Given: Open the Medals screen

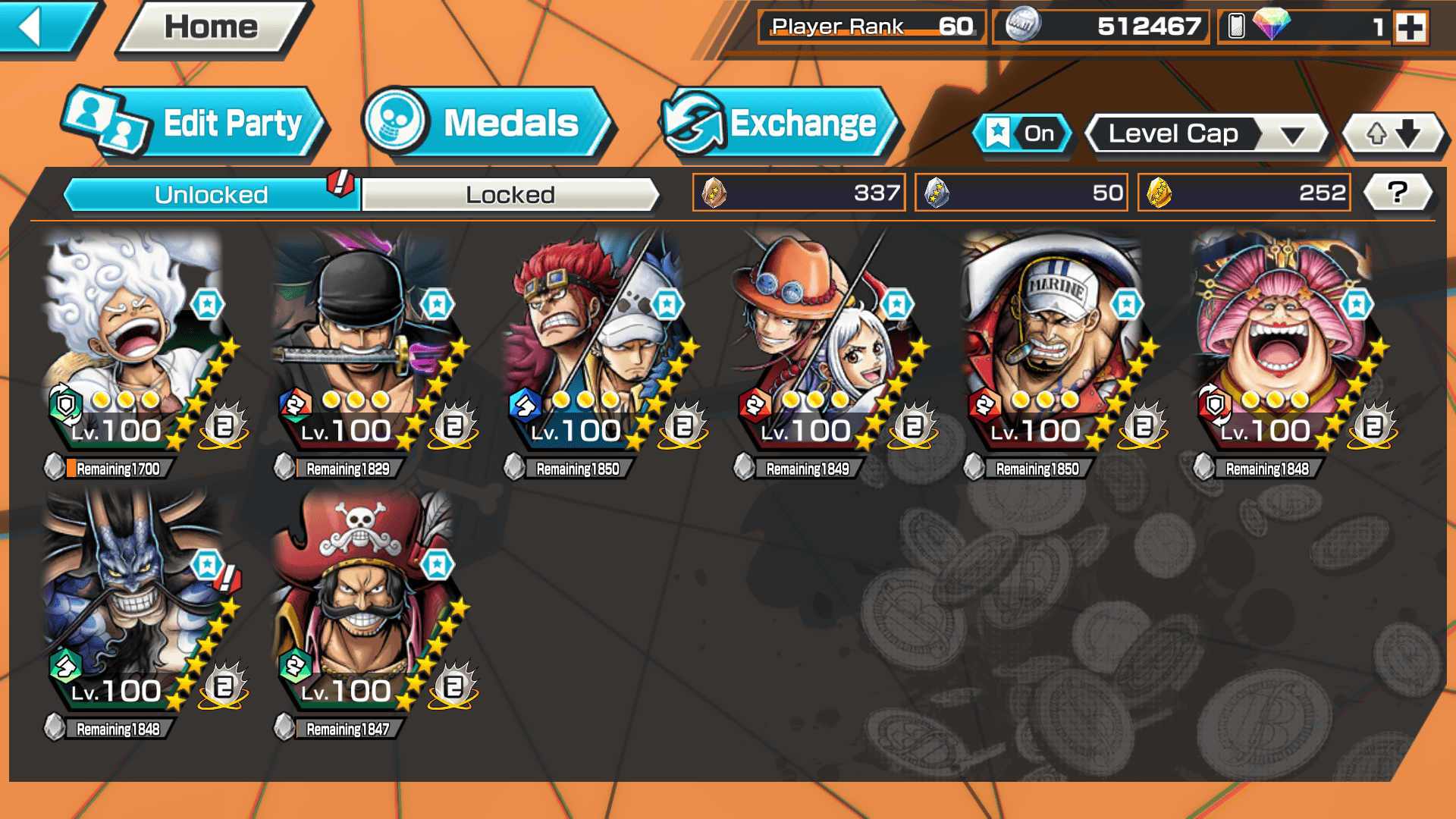Looking at the screenshot, I should [485, 124].
